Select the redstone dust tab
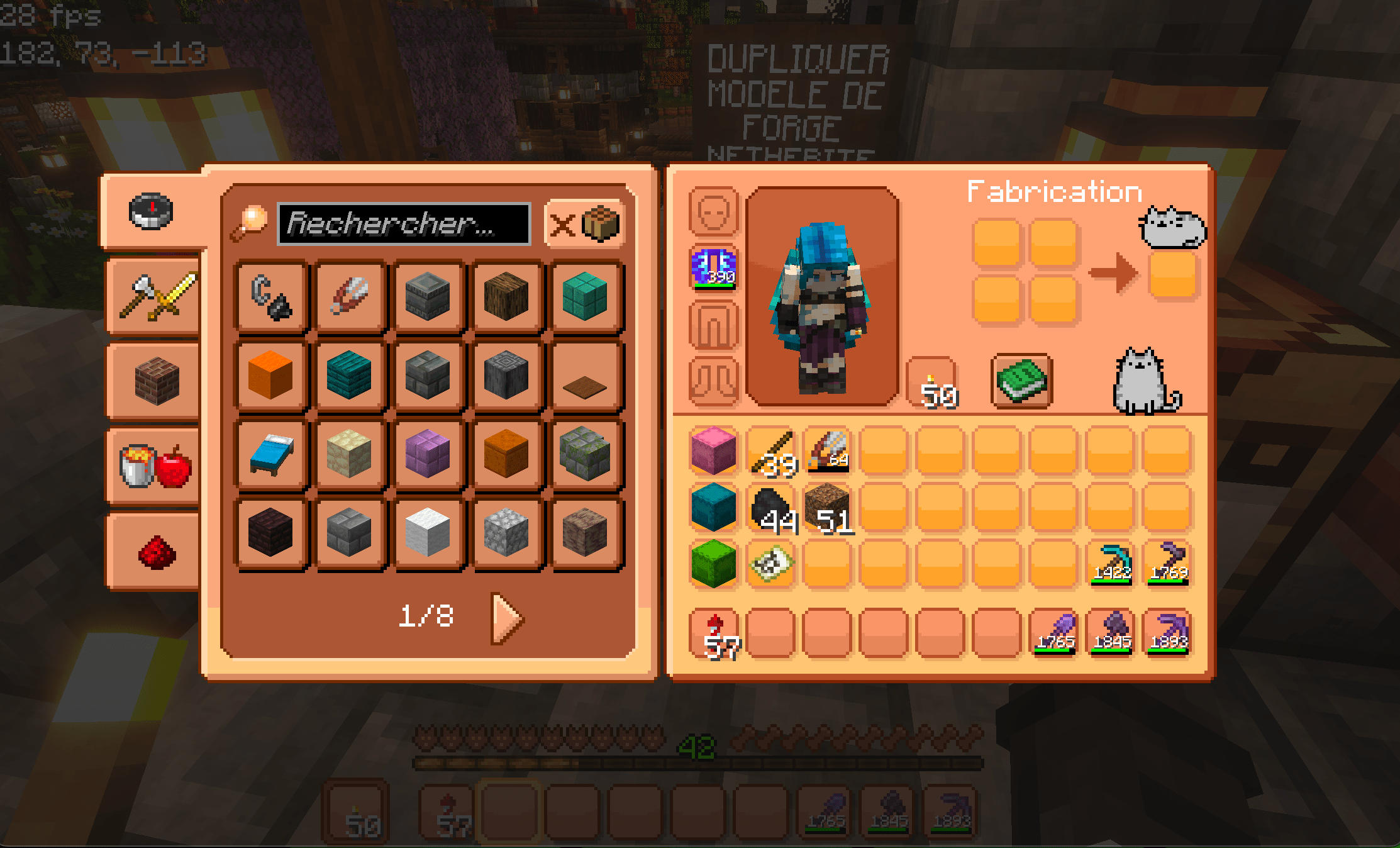This screenshot has height=848, width=1400. 157,552
